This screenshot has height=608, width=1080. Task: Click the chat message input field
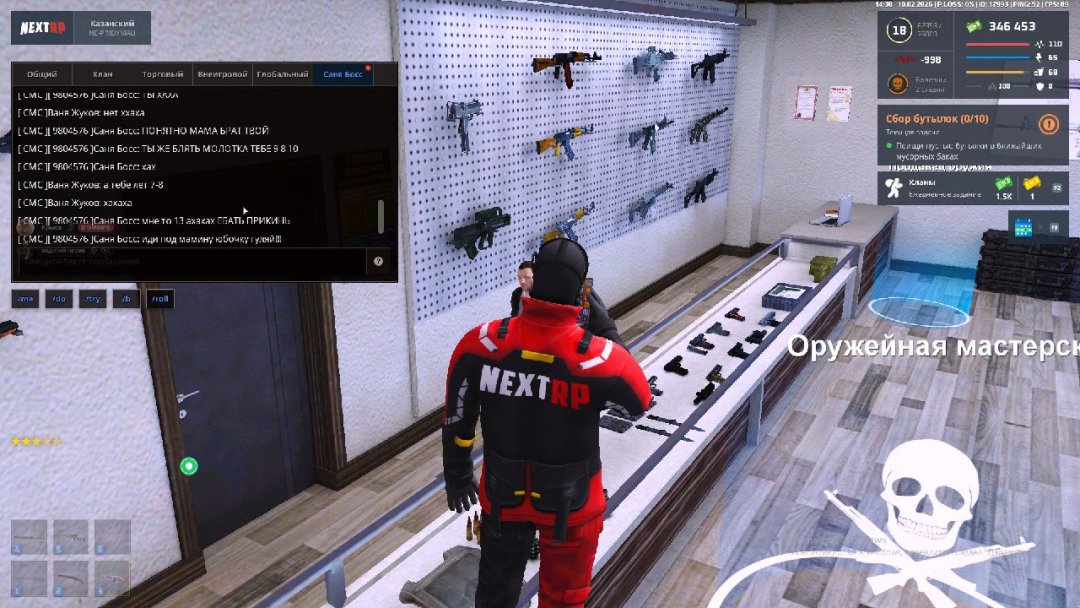click(190, 262)
